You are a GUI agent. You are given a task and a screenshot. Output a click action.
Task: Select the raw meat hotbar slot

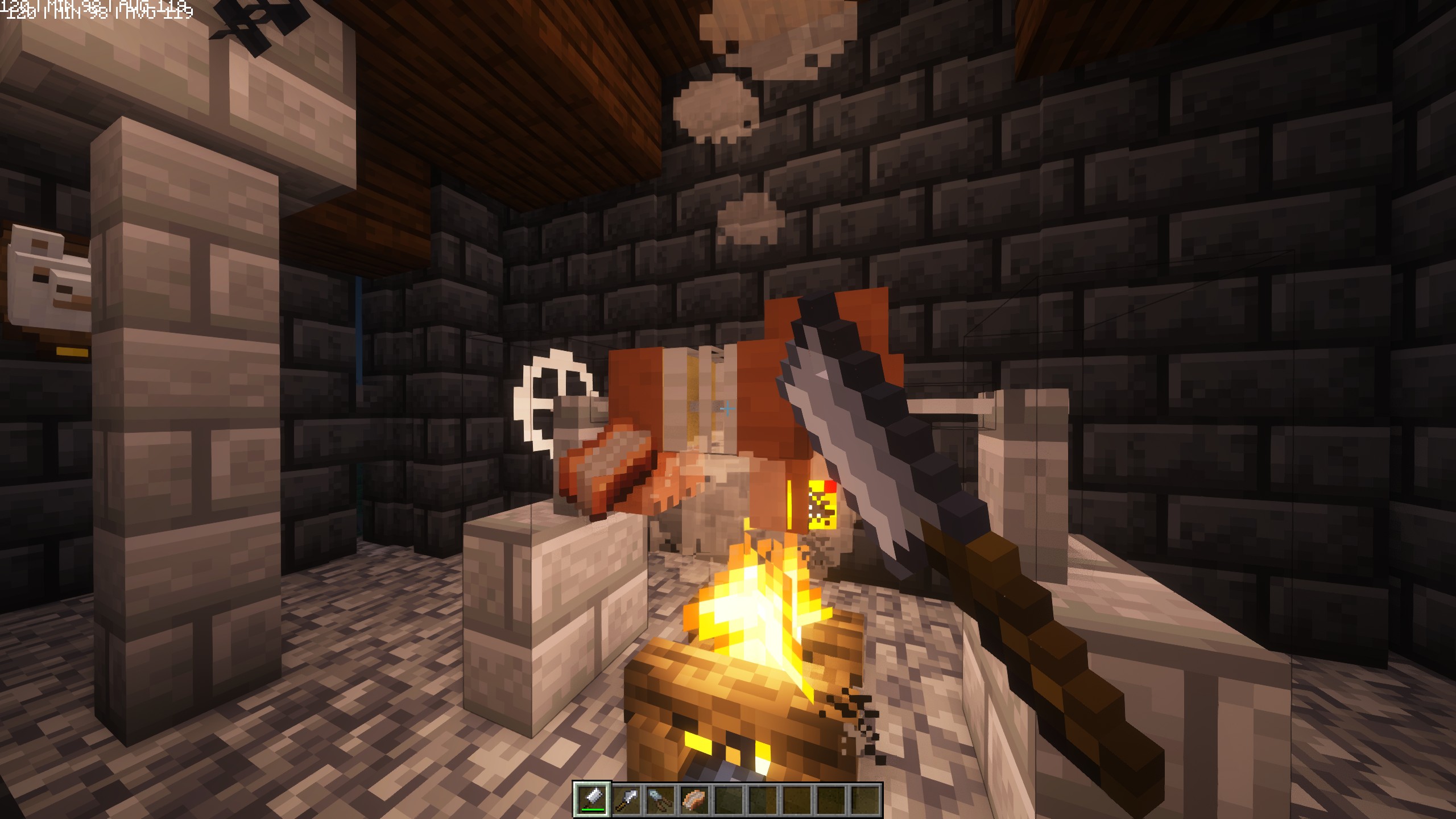(694, 799)
